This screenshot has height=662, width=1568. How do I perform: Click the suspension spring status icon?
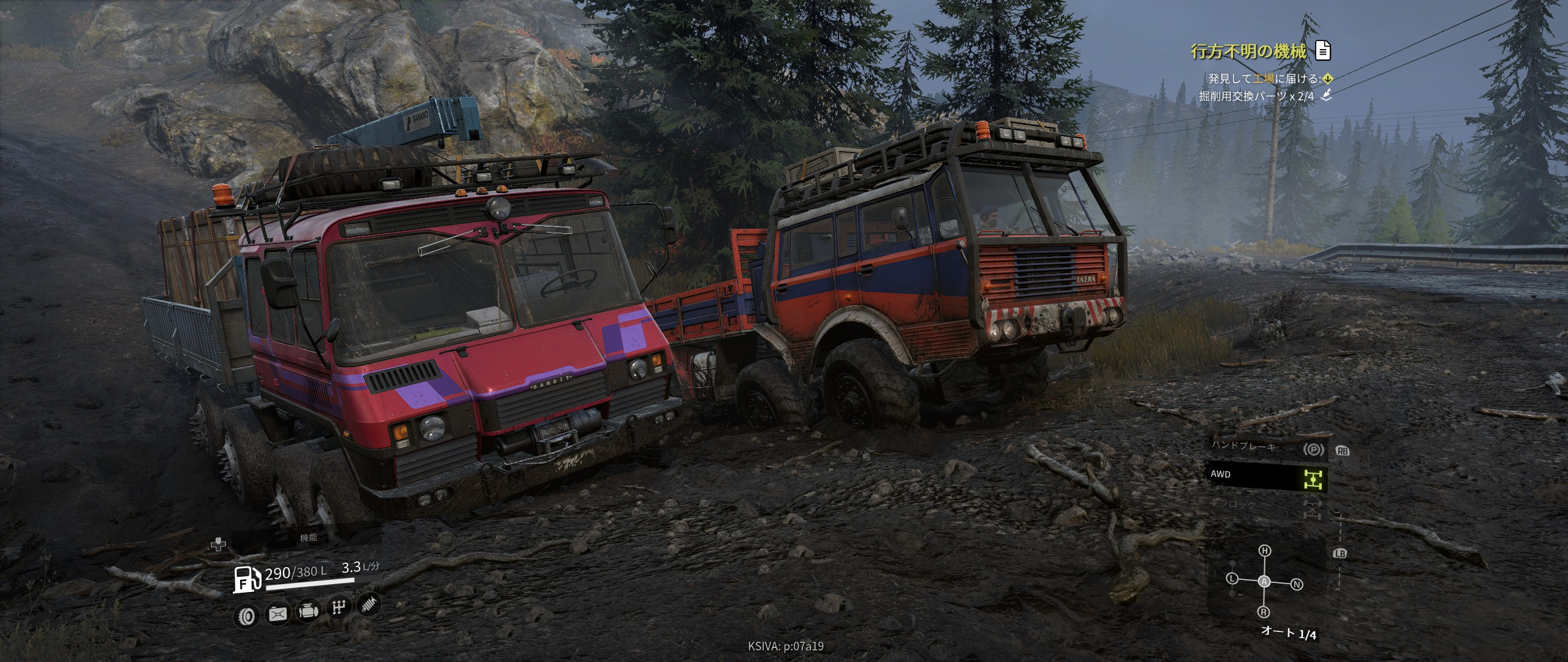(x=368, y=604)
